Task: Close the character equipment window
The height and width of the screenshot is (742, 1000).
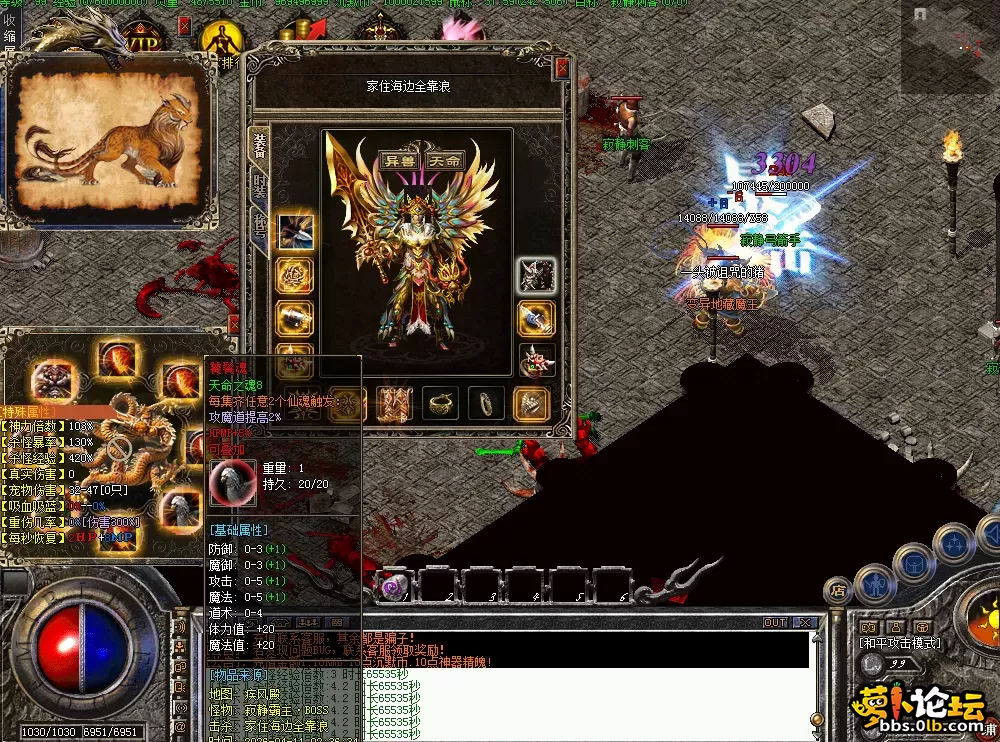Action: pos(562,68)
